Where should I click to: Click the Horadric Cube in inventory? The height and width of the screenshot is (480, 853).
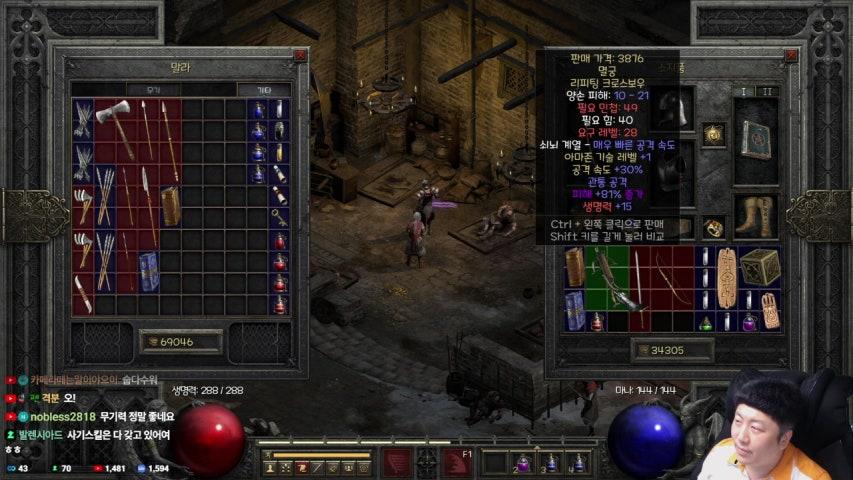(x=760, y=267)
